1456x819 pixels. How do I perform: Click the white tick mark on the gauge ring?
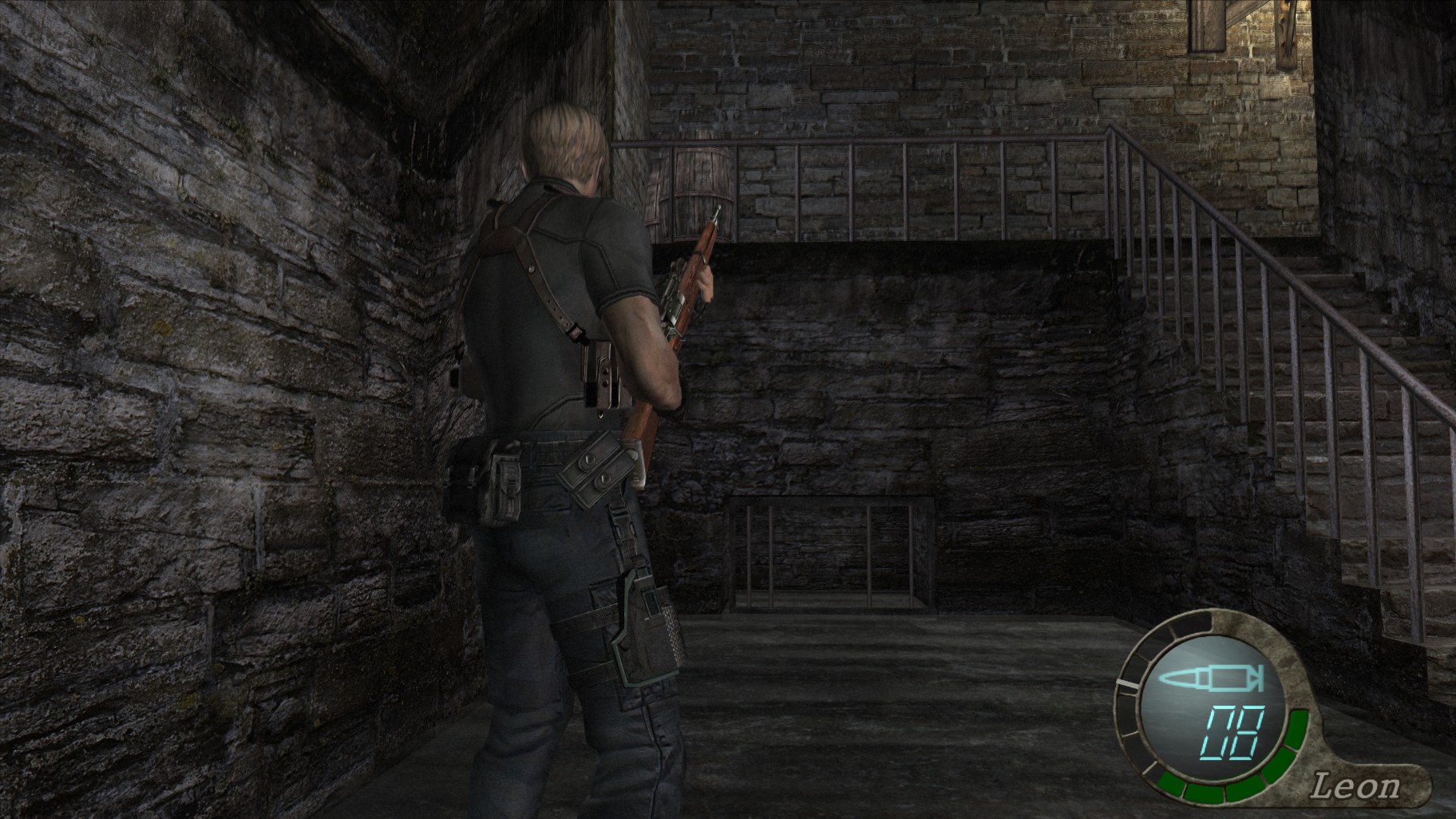tap(1126, 684)
